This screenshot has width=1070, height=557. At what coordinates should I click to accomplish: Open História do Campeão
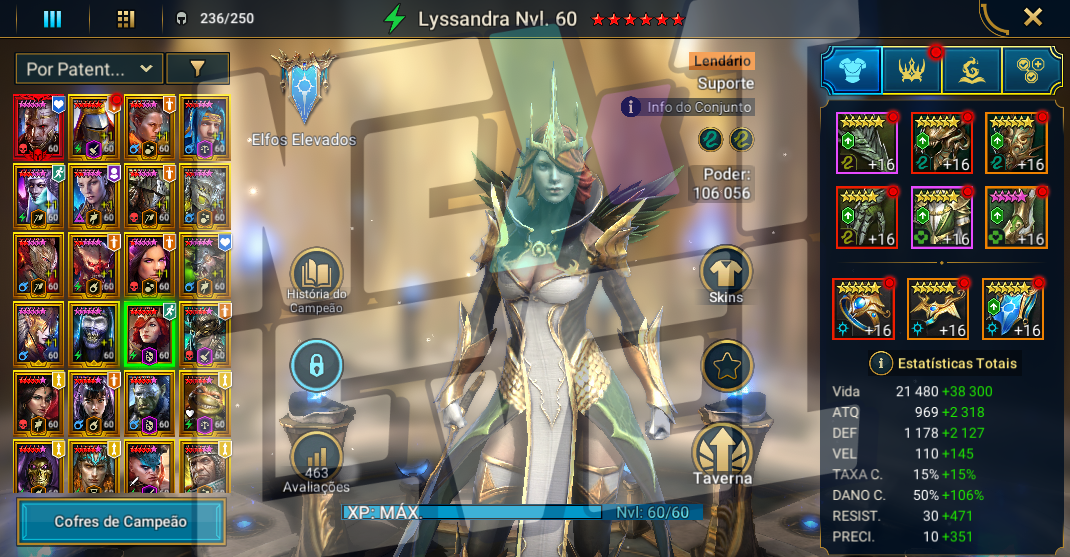(x=317, y=280)
